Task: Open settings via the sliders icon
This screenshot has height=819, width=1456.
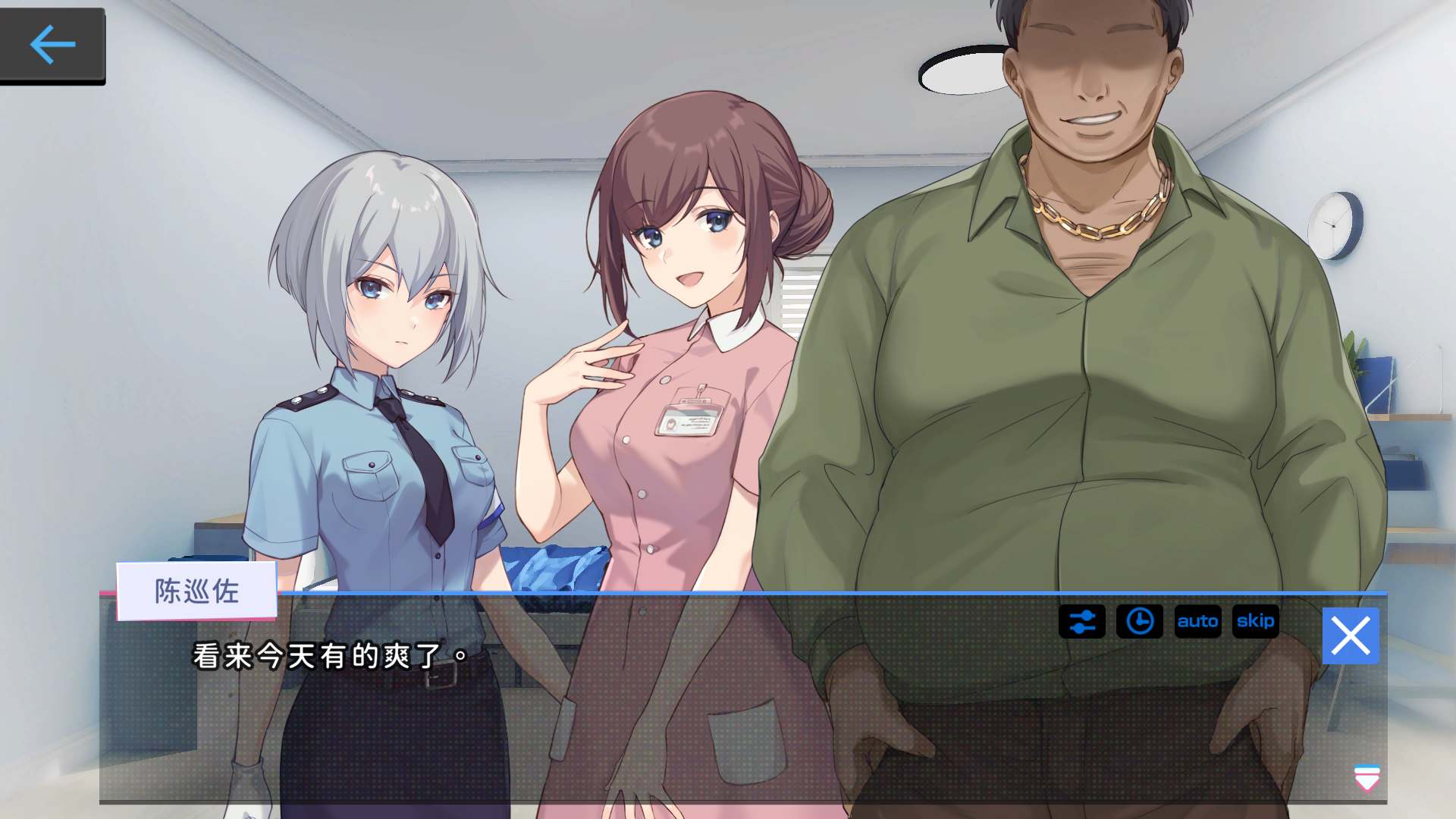Action: tap(1081, 622)
